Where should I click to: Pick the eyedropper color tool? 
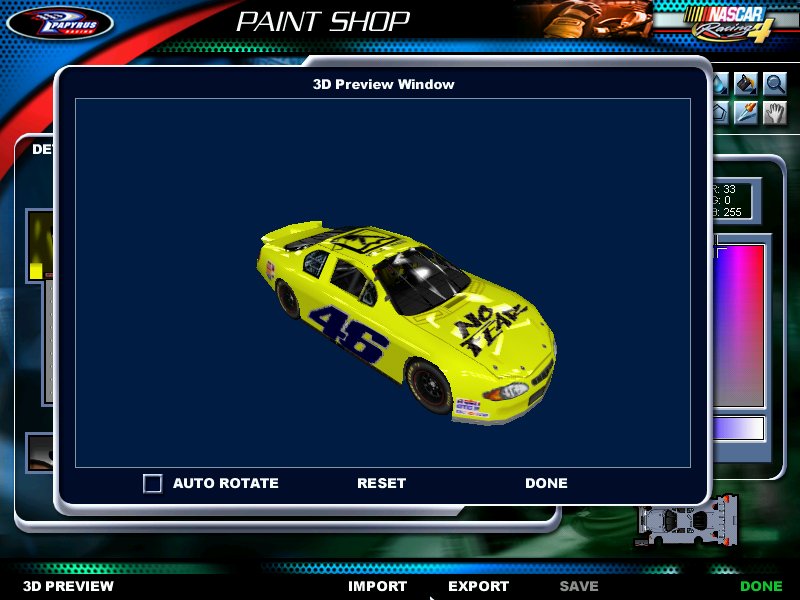[746, 112]
